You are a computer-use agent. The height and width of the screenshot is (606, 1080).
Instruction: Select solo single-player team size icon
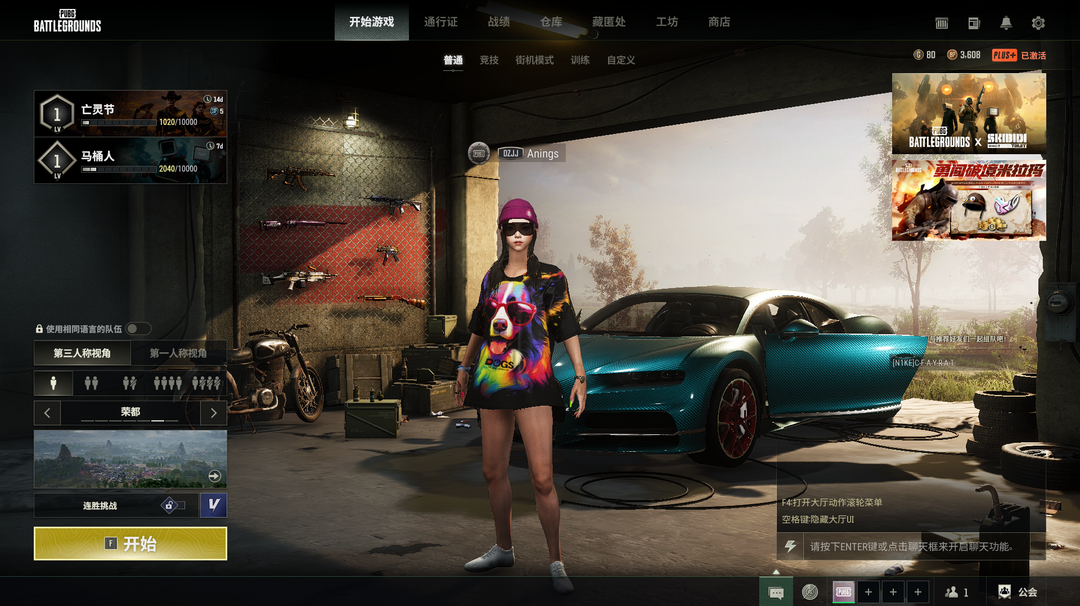click(x=54, y=383)
